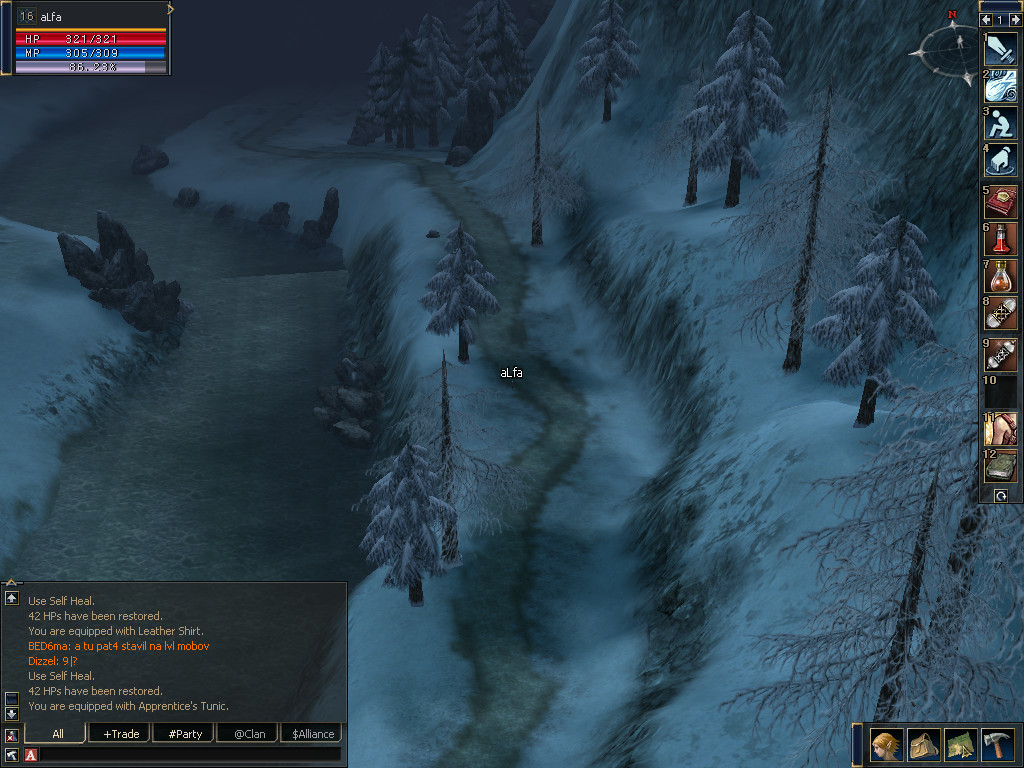Use the orange flask in slot 7

click(x=1001, y=276)
